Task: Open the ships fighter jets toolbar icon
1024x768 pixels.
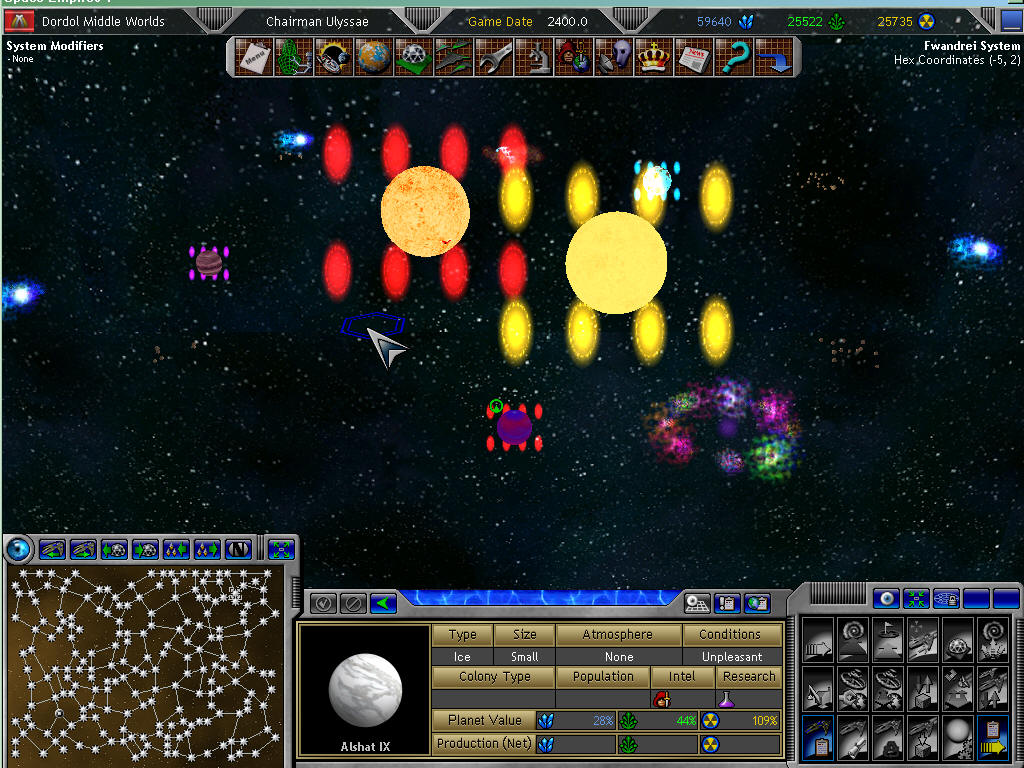Action: (453, 57)
